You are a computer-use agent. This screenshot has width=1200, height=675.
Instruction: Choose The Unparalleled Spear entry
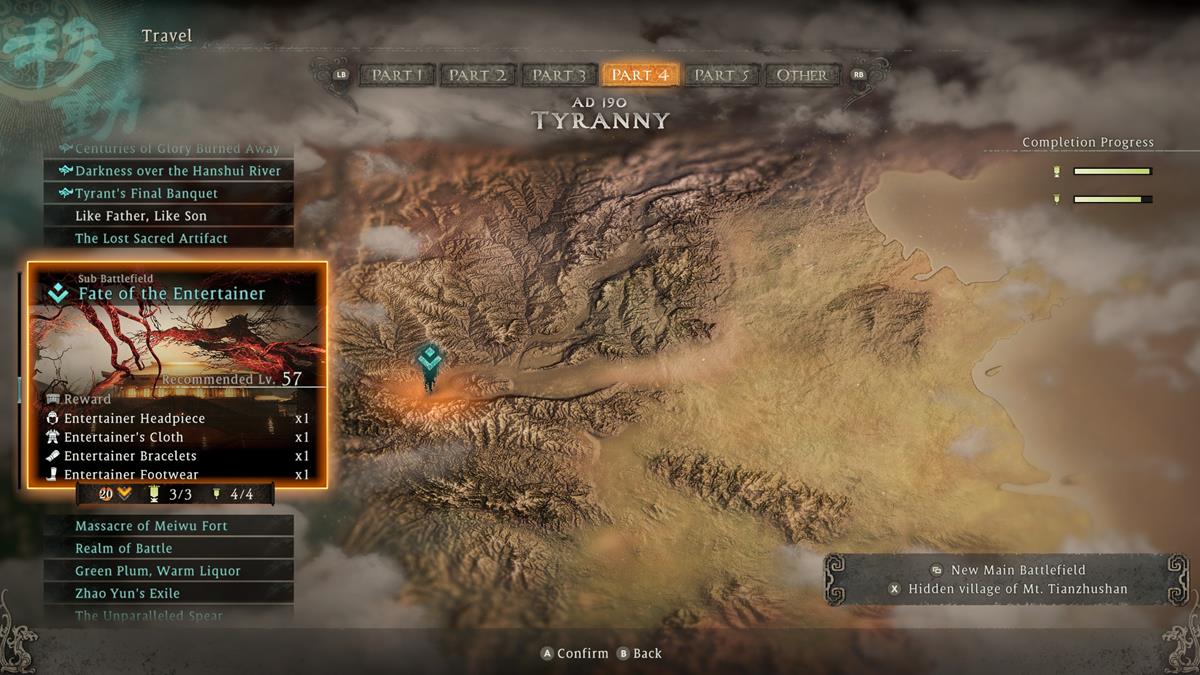point(168,616)
